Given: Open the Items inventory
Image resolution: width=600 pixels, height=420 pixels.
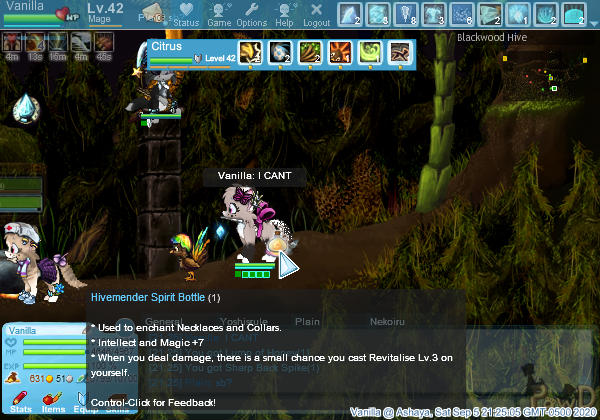Looking at the screenshot, I should 53,402.
